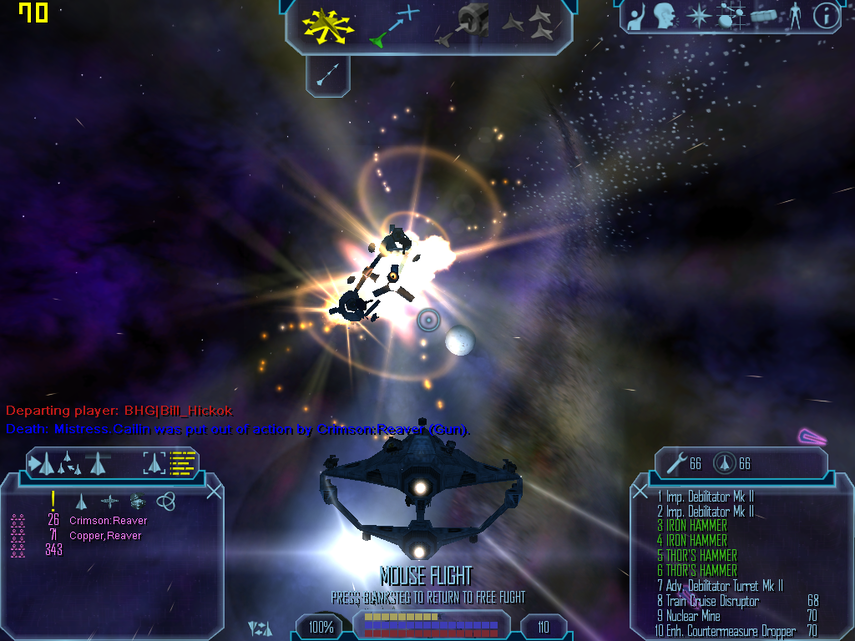Choose the ship approaching station icon

click(462, 25)
